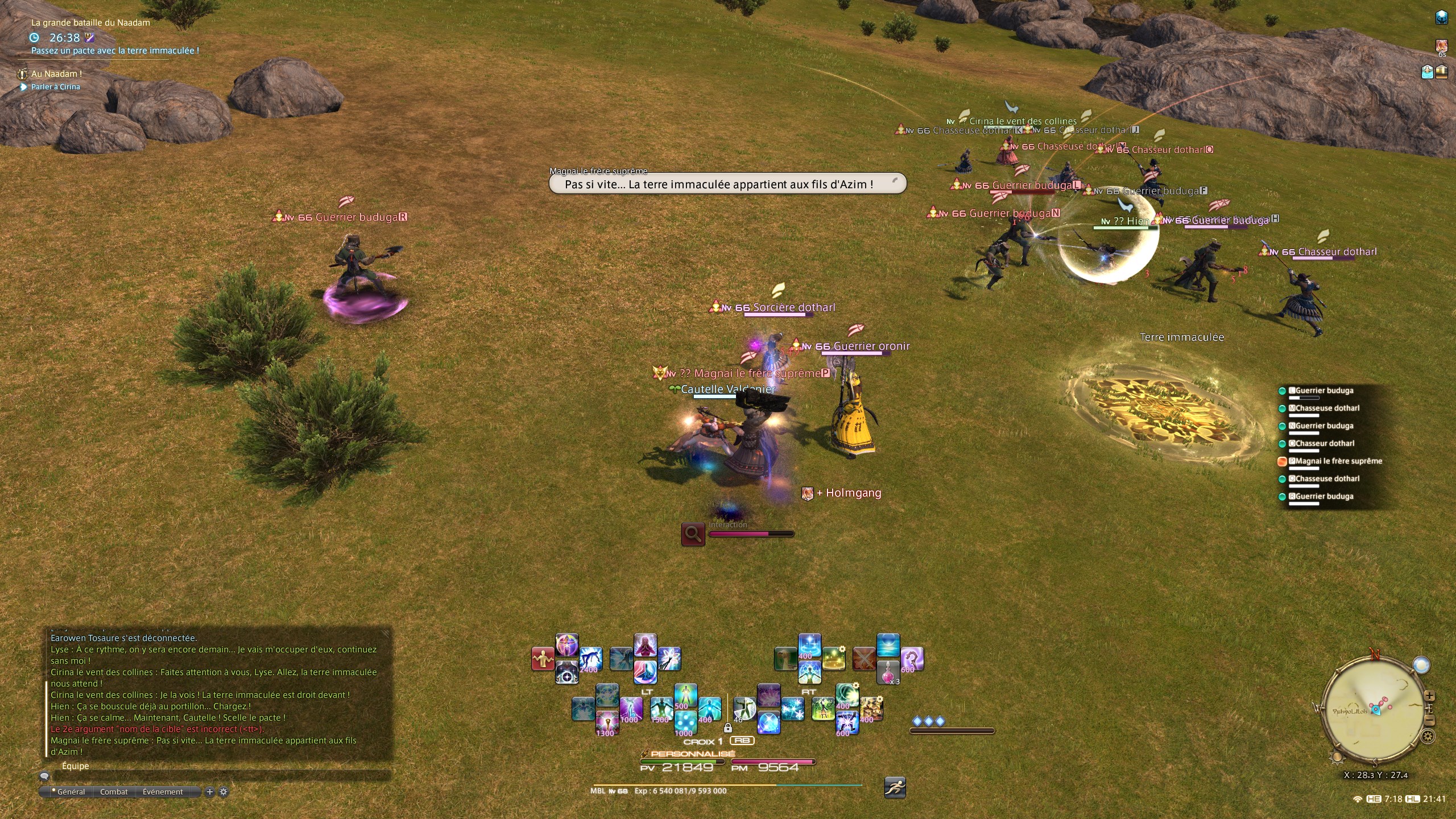Select the Général chat tab
This screenshot has width=1456, height=819.
(x=71, y=792)
